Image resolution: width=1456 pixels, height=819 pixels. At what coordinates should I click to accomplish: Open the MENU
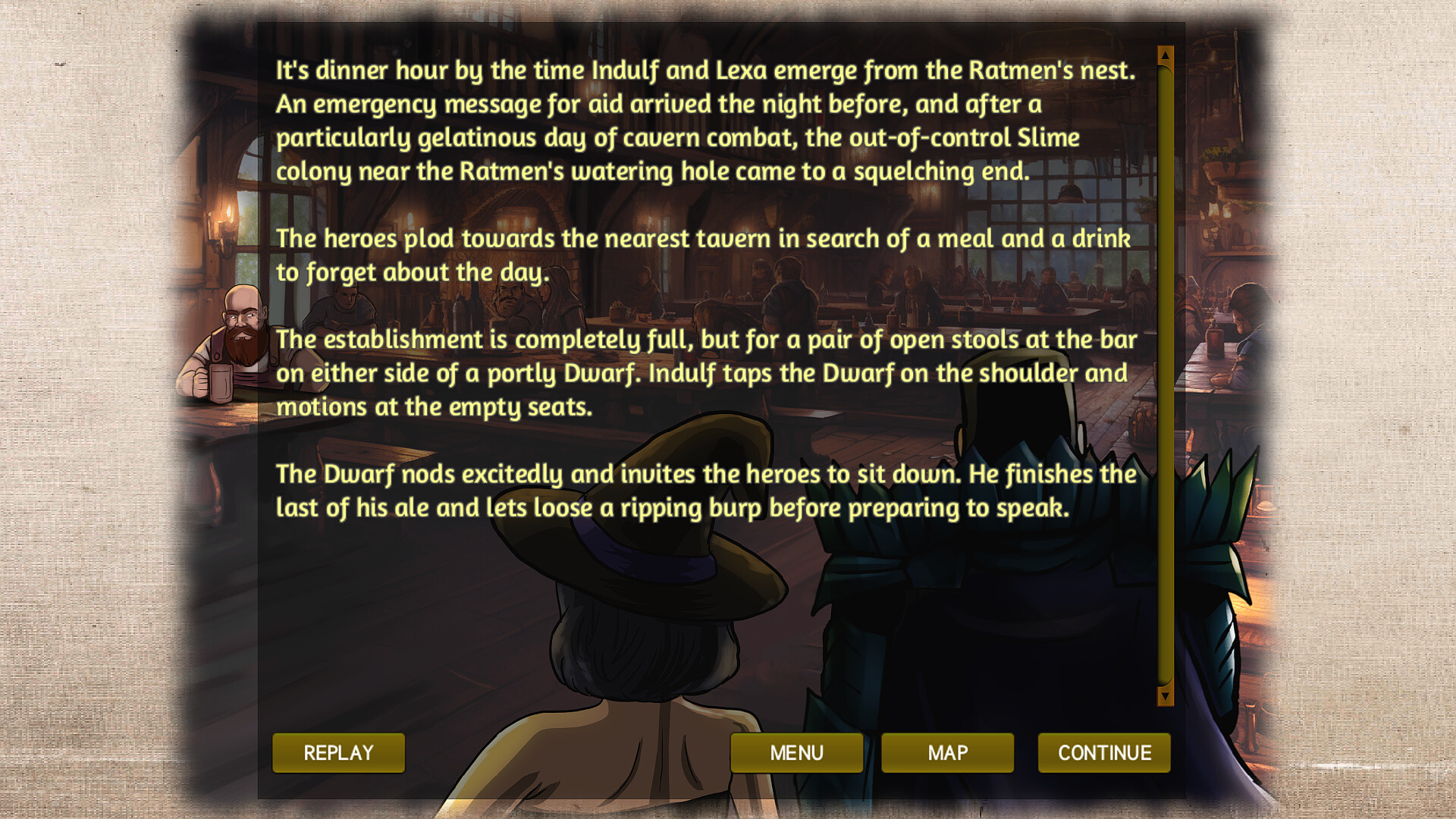(796, 753)
